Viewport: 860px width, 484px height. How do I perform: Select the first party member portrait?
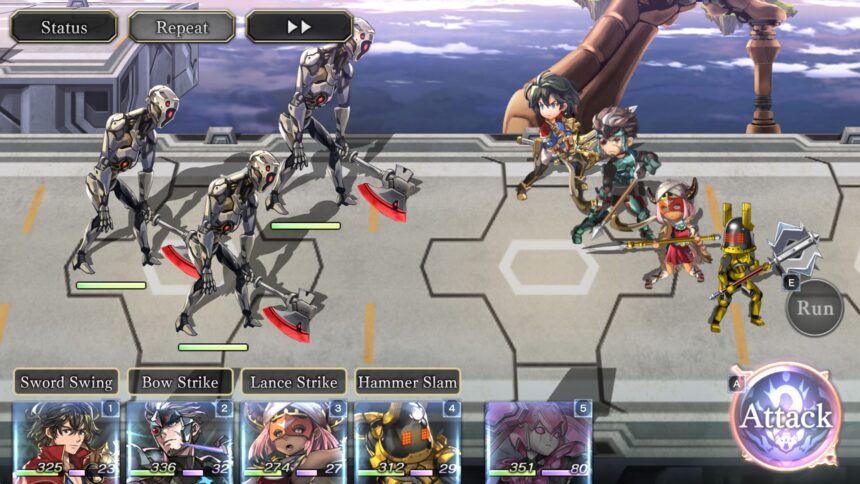pos(66,440)
